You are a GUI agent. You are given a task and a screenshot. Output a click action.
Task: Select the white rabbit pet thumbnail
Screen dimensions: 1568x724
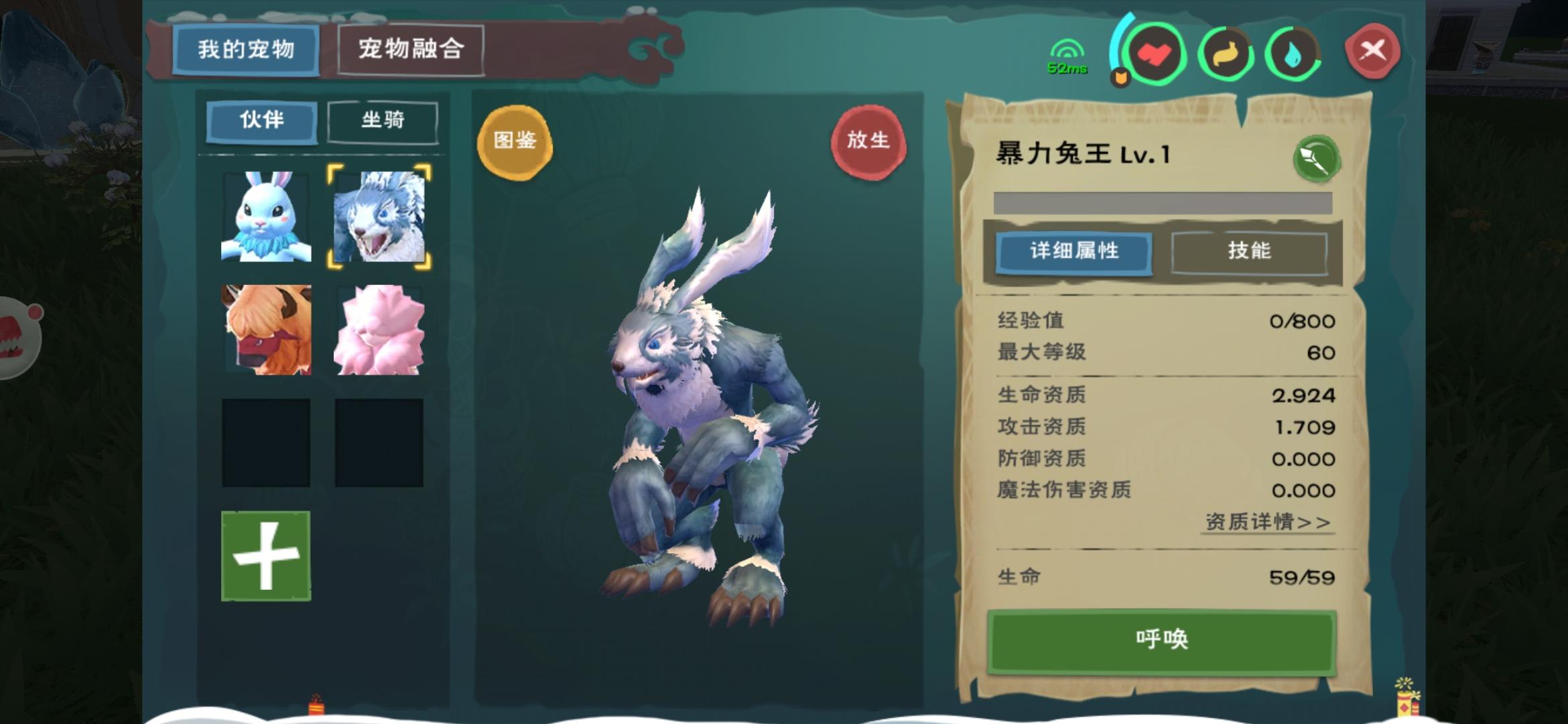266,216
